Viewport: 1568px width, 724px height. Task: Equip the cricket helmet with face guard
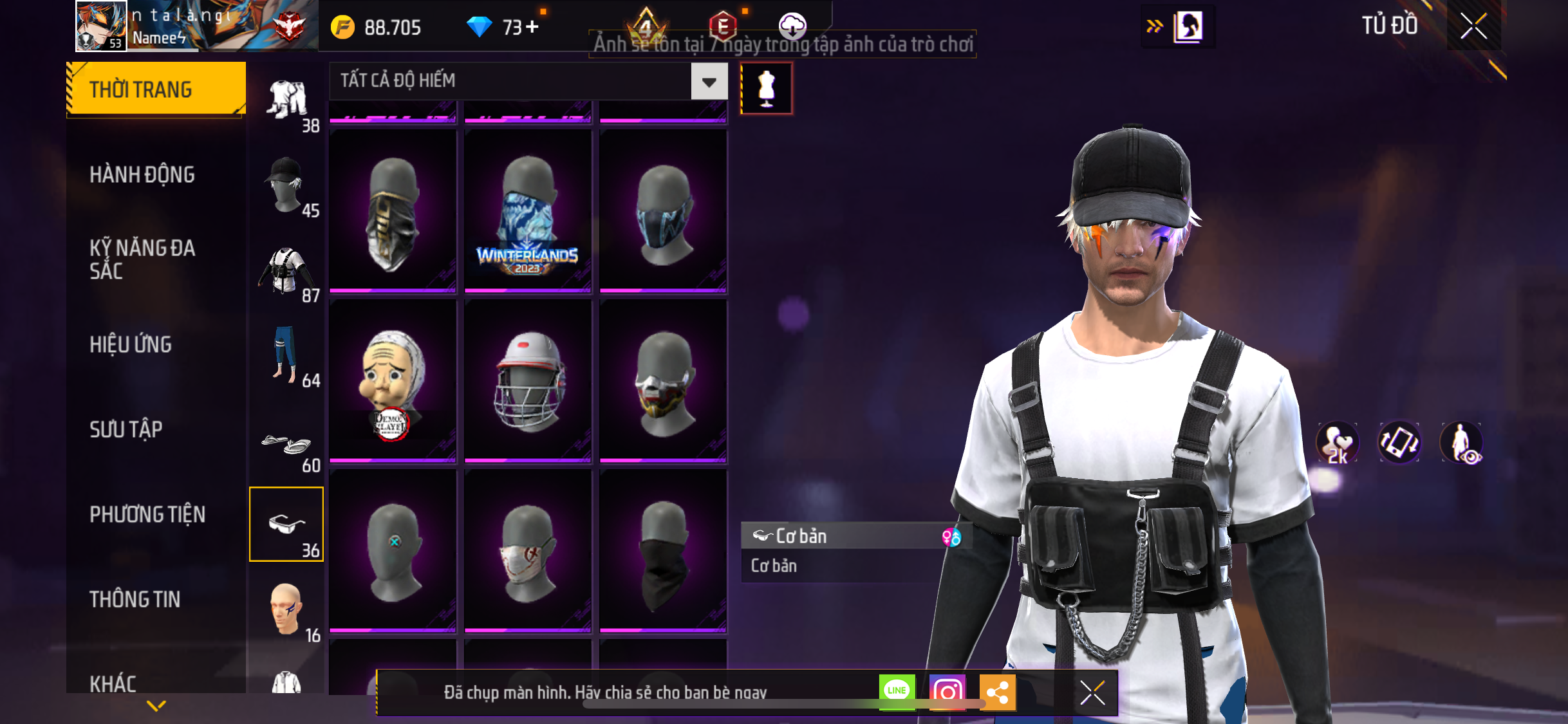coord(528,380)
